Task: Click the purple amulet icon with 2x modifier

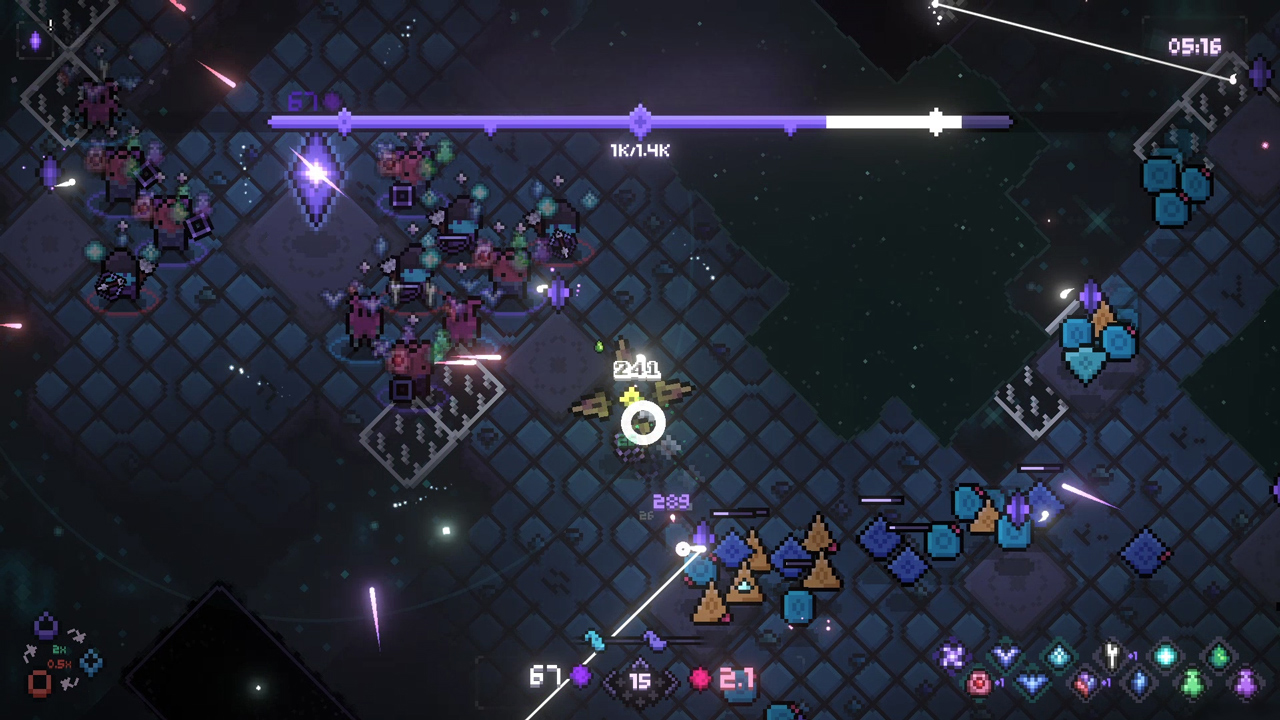Action: coord(45,627)
